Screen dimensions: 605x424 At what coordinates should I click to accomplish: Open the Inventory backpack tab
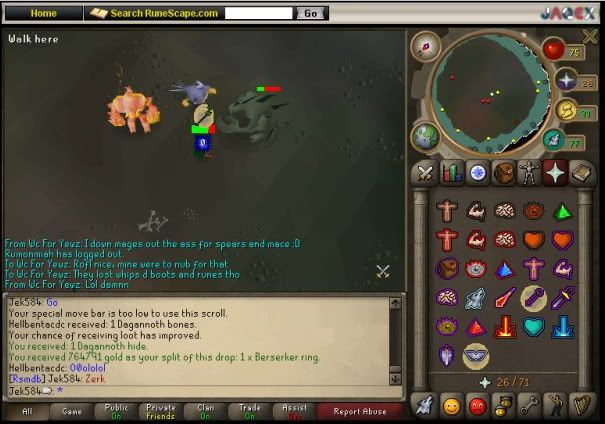click(503, 173)
